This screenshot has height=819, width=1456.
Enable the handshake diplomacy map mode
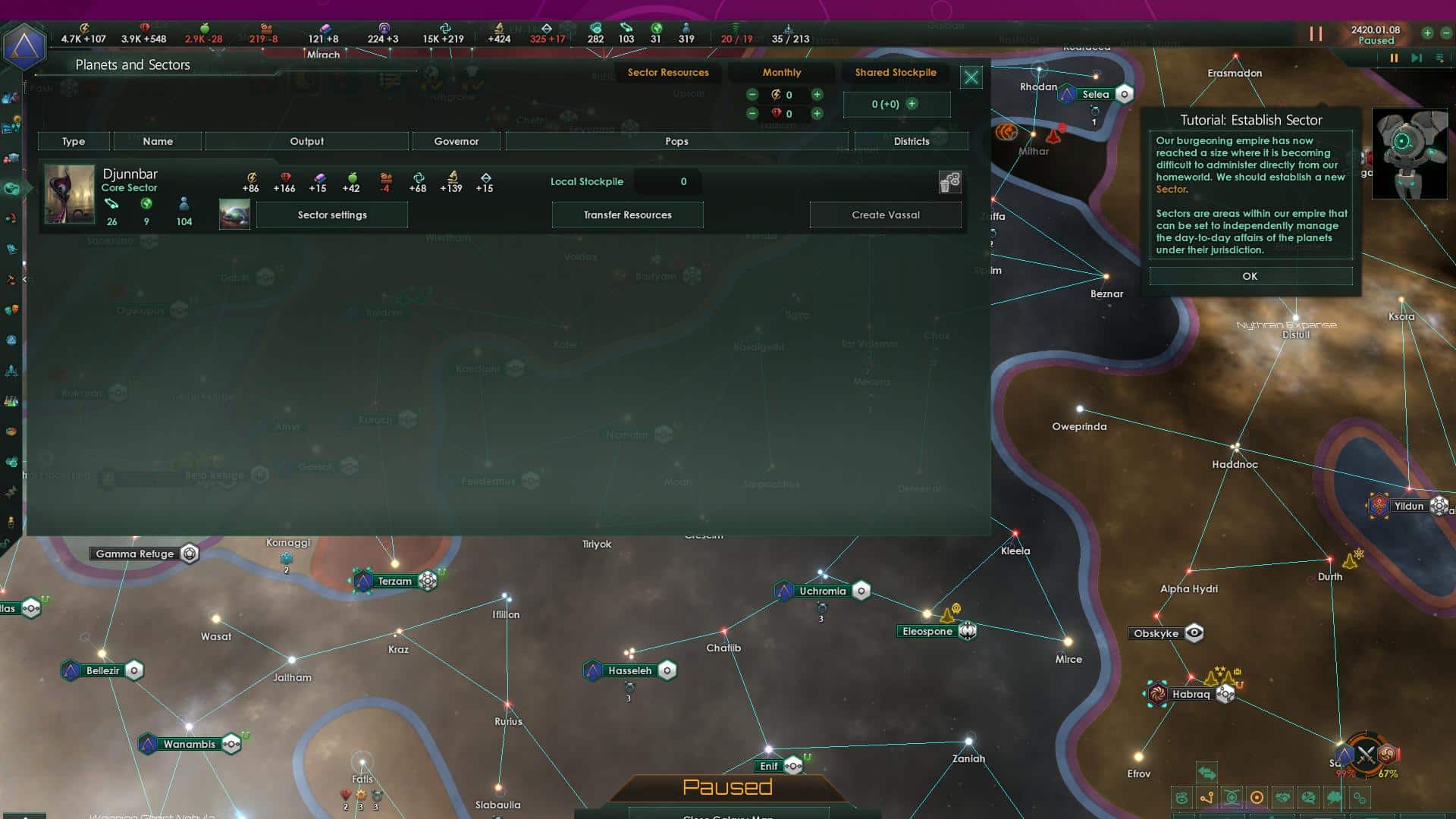pos(1283,796)
